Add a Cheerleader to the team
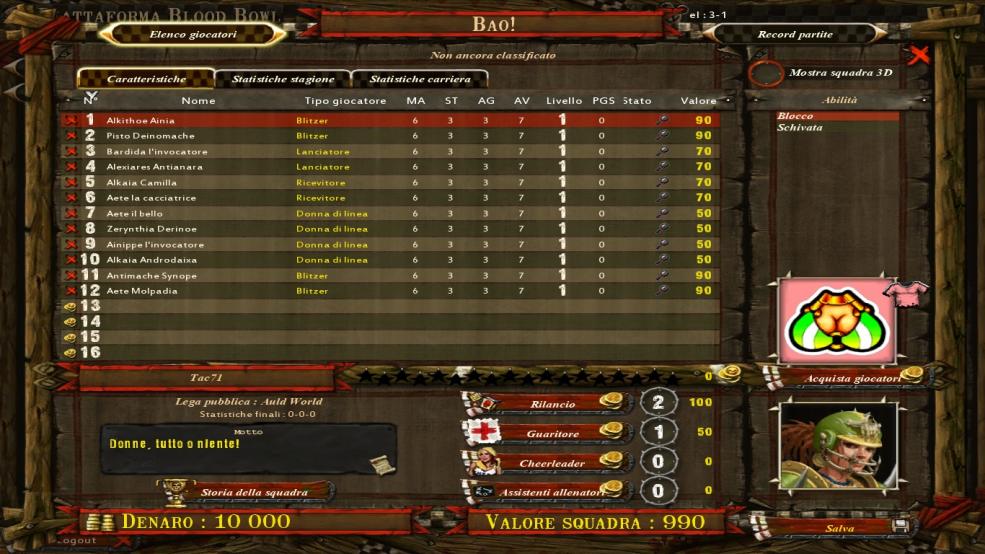 (551, 463)
